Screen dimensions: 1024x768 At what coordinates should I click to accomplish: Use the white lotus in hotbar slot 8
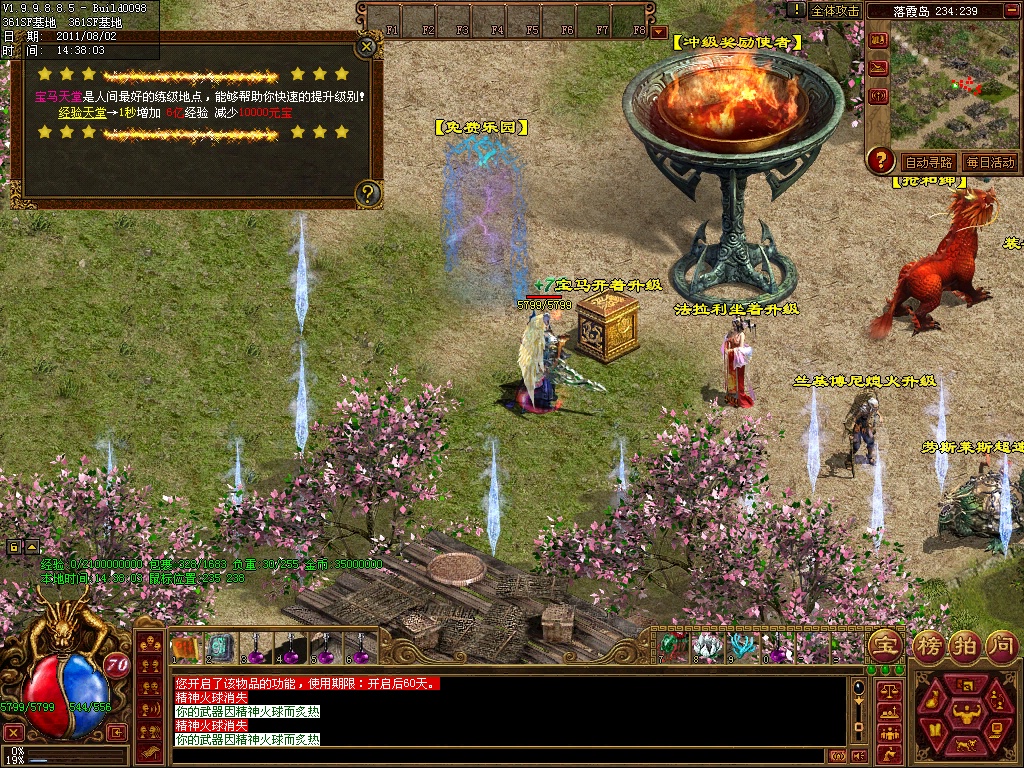click(x=708, y=648)
